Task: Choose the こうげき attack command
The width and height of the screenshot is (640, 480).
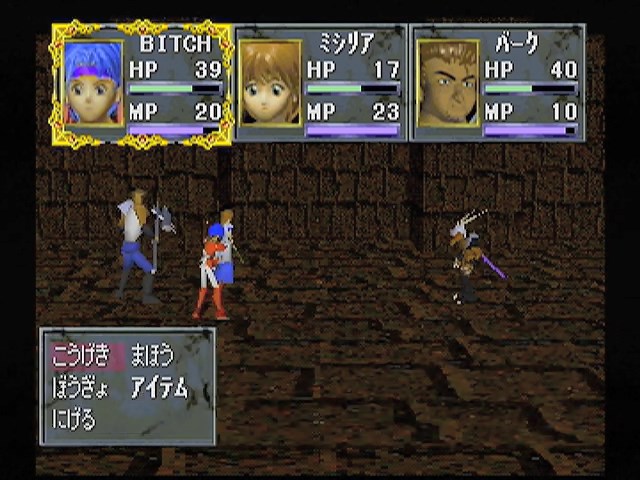Action: [x=81, y=355]
